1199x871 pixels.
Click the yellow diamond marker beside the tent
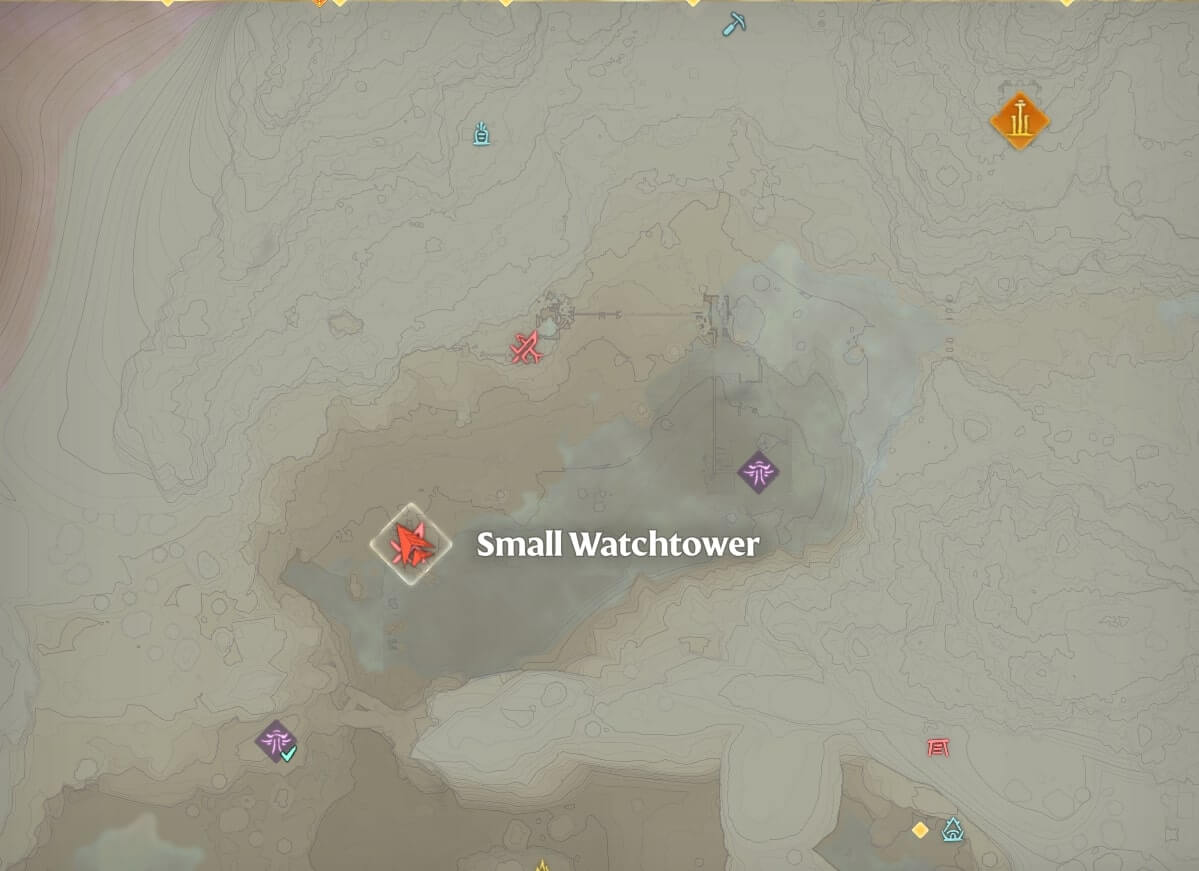click(x=920, y=830)
